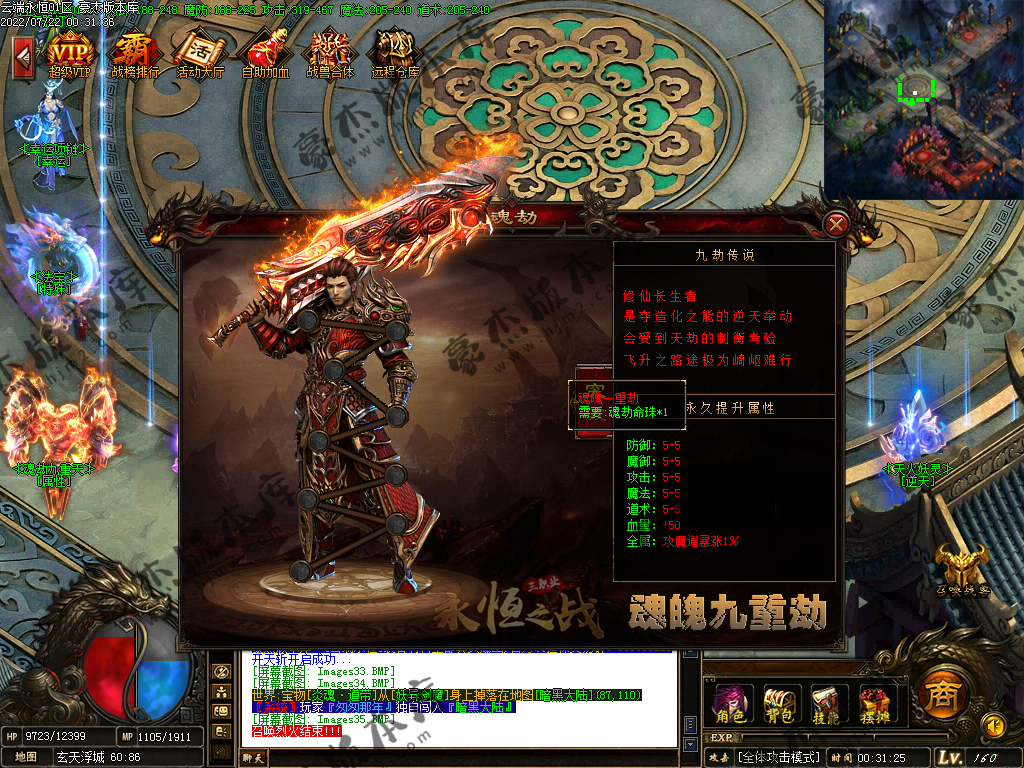Click the red 魂魄 tribulation button
Image resolution: width=1024 pixels, height=768 pixels.
point(591,409)
